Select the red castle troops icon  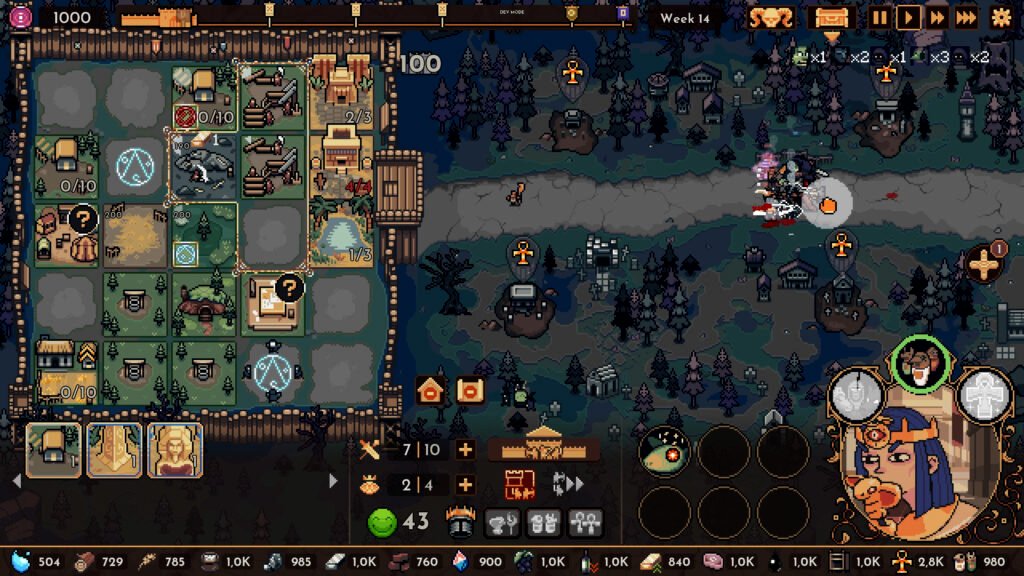[x=519, y=485]
